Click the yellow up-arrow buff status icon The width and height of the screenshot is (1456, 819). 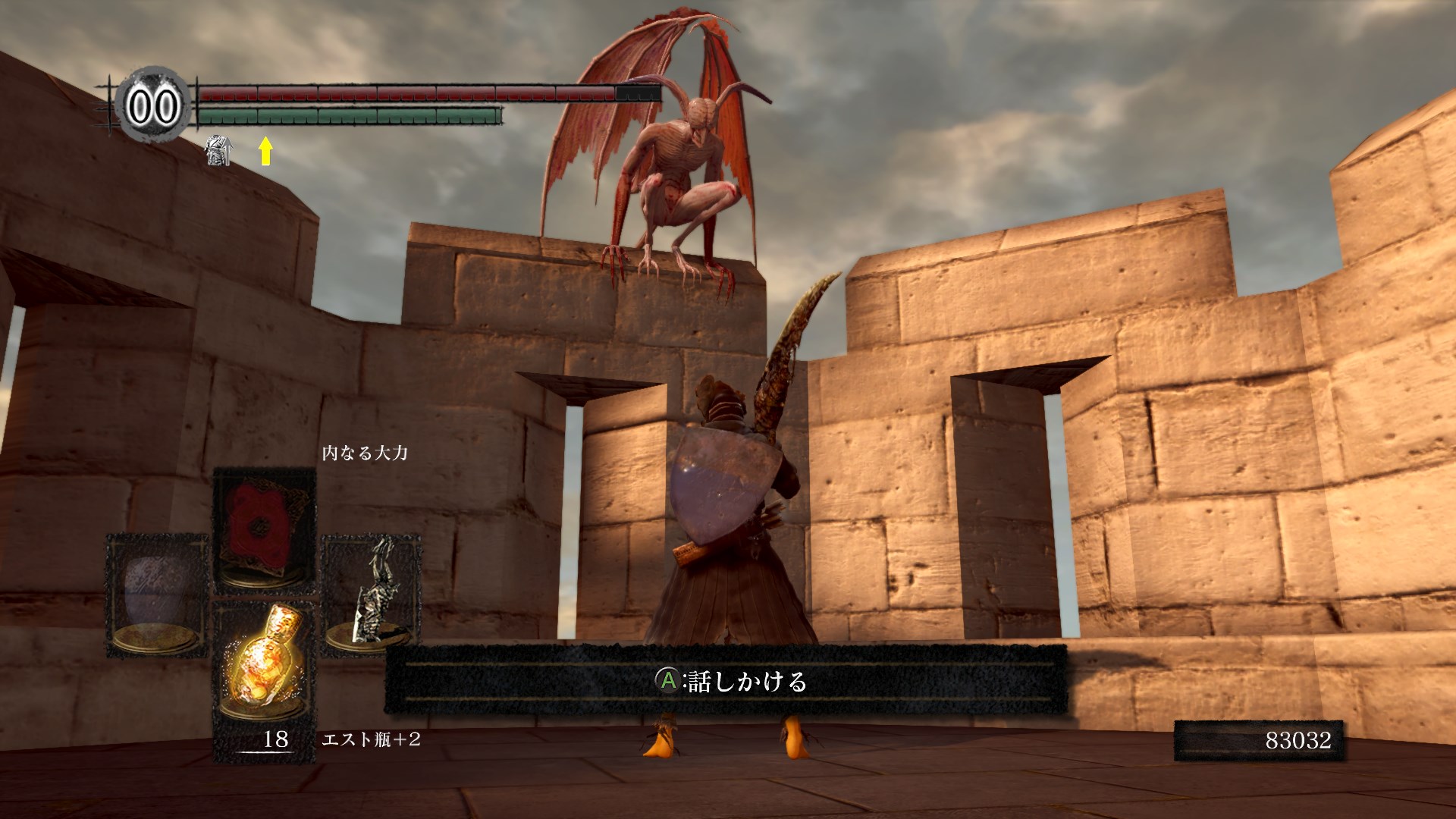265,151
